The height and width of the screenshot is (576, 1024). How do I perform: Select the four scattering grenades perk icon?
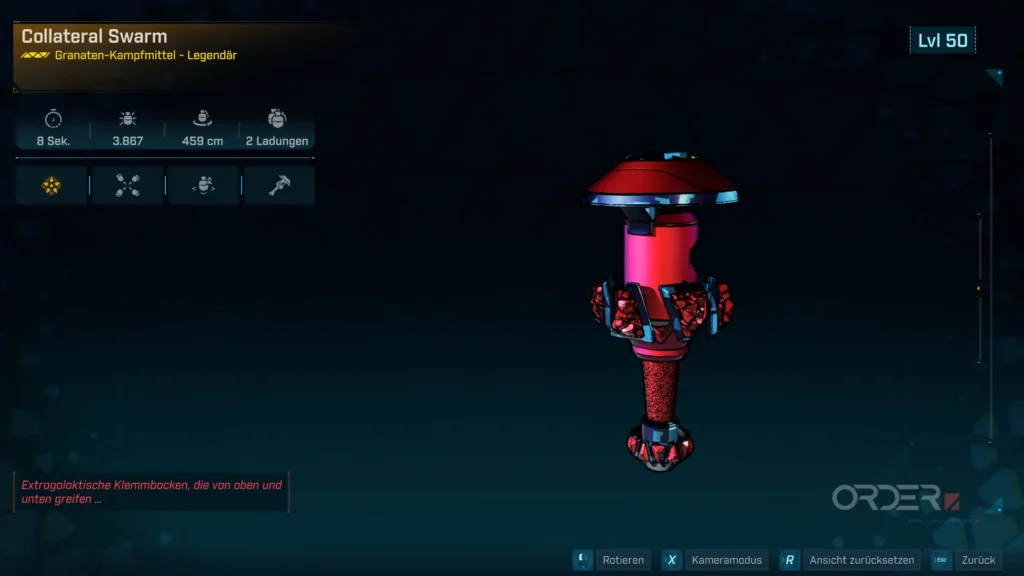127,185
